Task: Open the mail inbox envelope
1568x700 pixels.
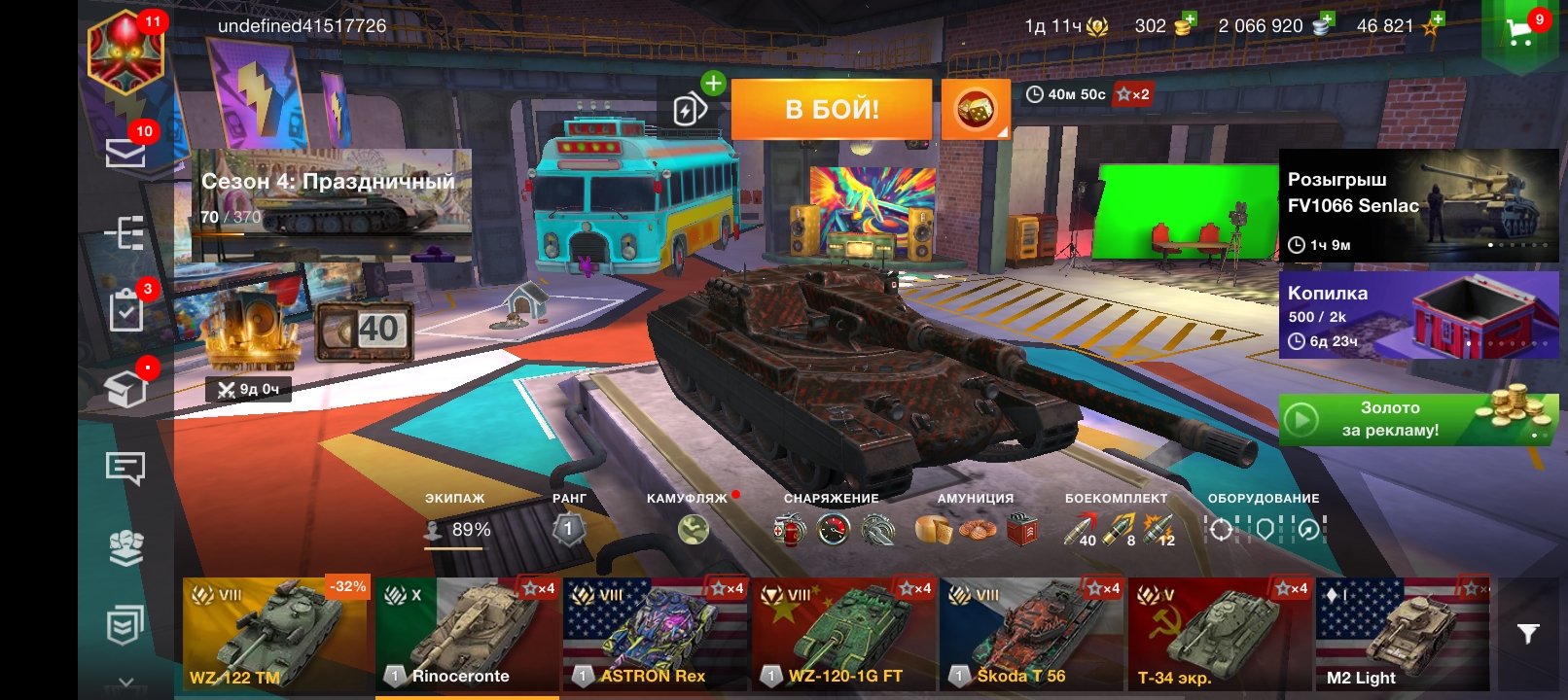Action: [x=125, y=153]
